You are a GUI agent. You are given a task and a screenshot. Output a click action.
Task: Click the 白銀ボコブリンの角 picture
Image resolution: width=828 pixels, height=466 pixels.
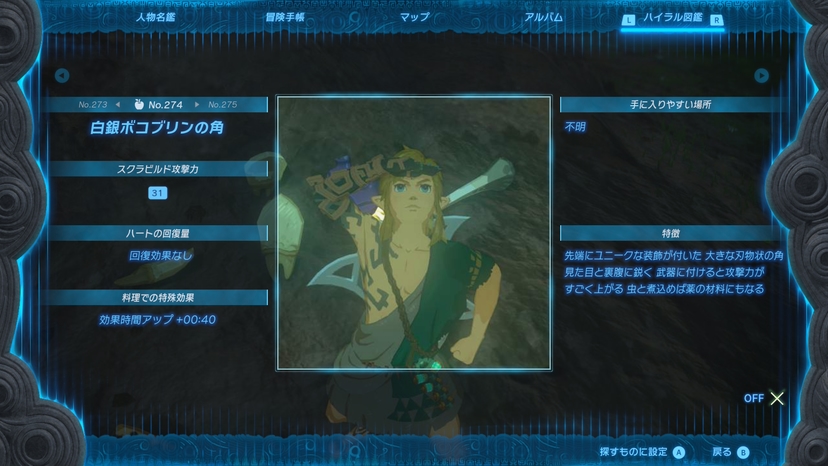413,232
